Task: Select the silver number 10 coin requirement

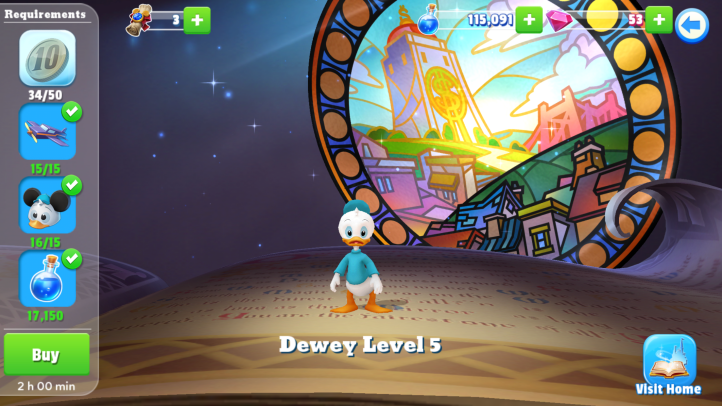Action: 47,59
